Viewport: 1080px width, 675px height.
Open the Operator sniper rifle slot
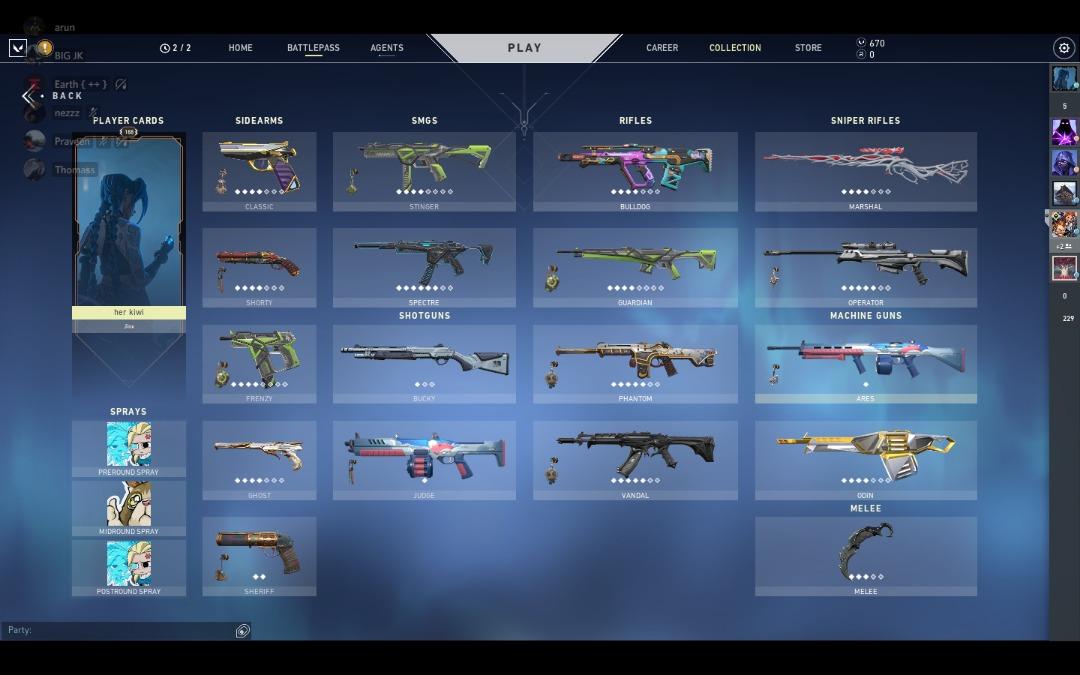[865, 267]
